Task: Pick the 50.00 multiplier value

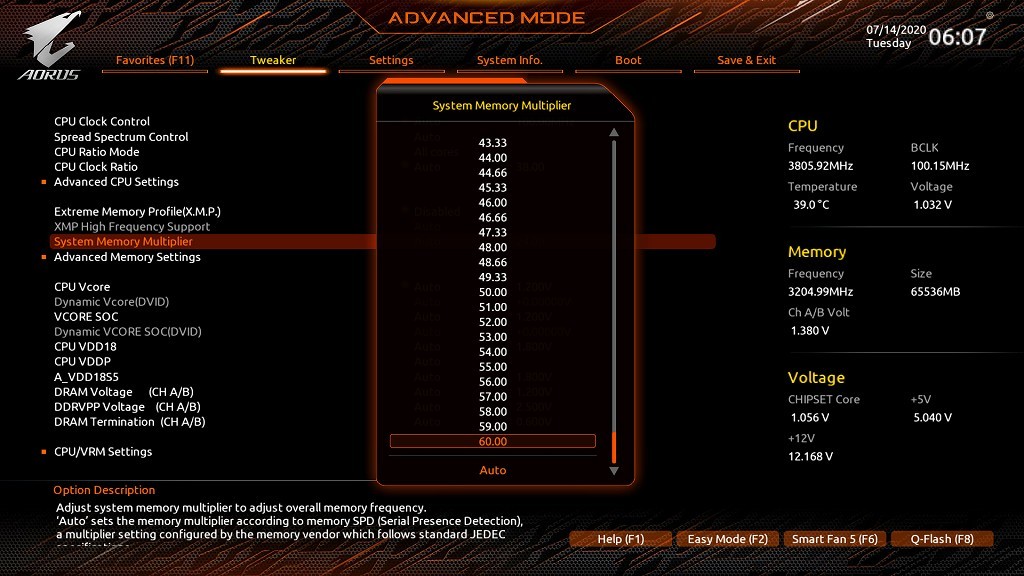Action: click(493, 292)
